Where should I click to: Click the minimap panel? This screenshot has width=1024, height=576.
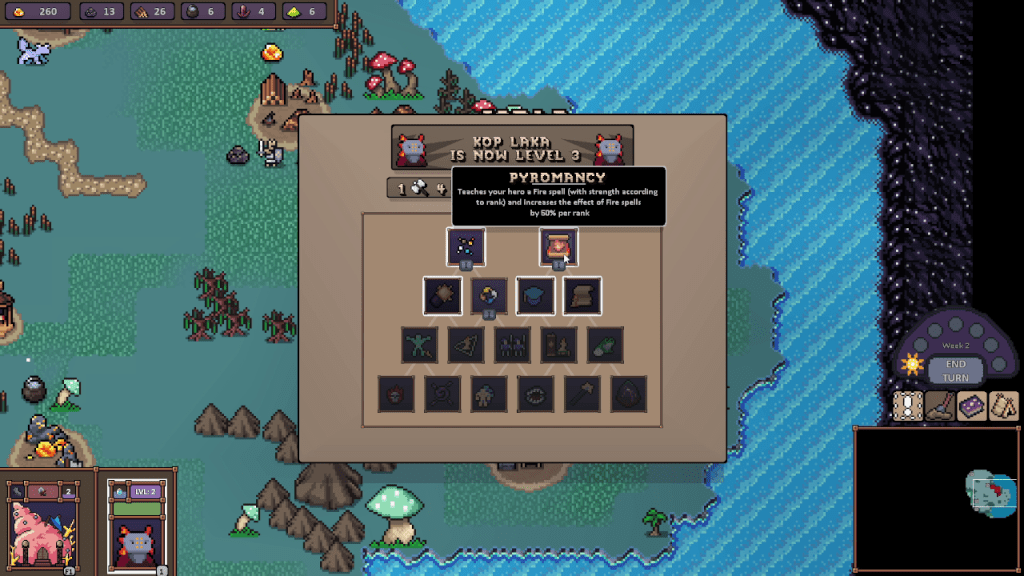coord(936,498)
